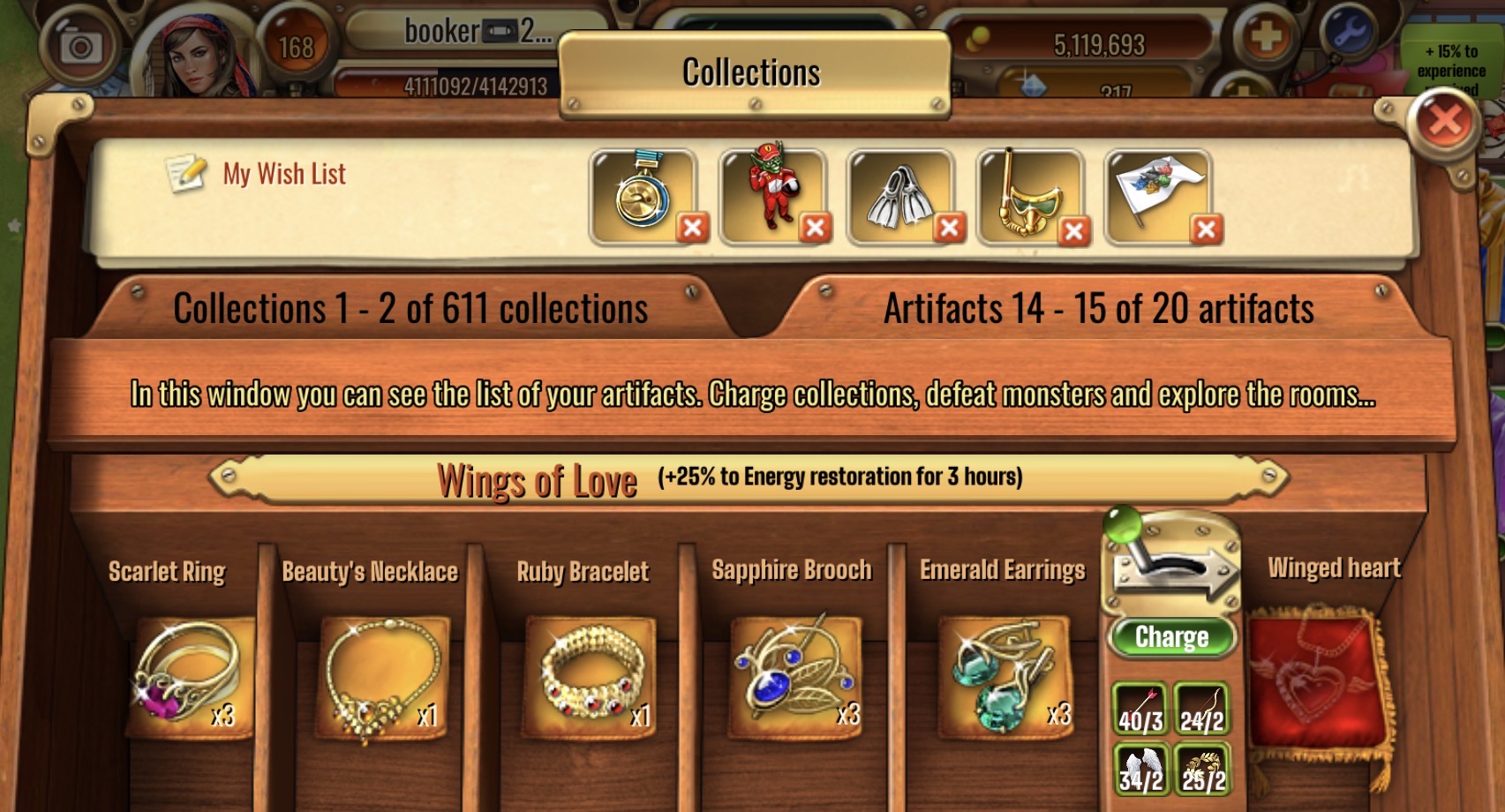
Task: Switch to the Collections 1 - 2 tab
Action: [410, 309]
